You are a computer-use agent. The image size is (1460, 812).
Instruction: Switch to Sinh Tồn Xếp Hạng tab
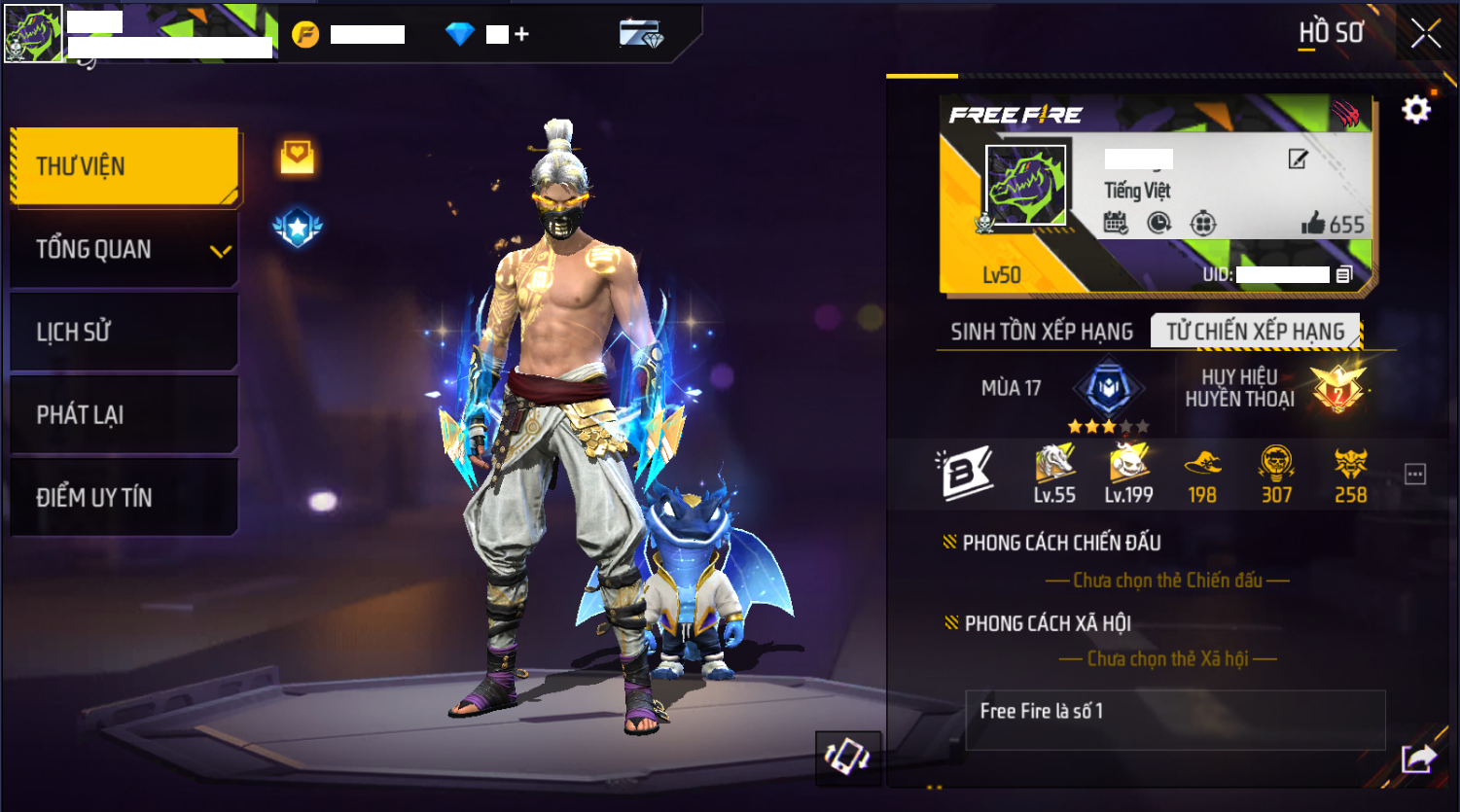coord(1041,332)
